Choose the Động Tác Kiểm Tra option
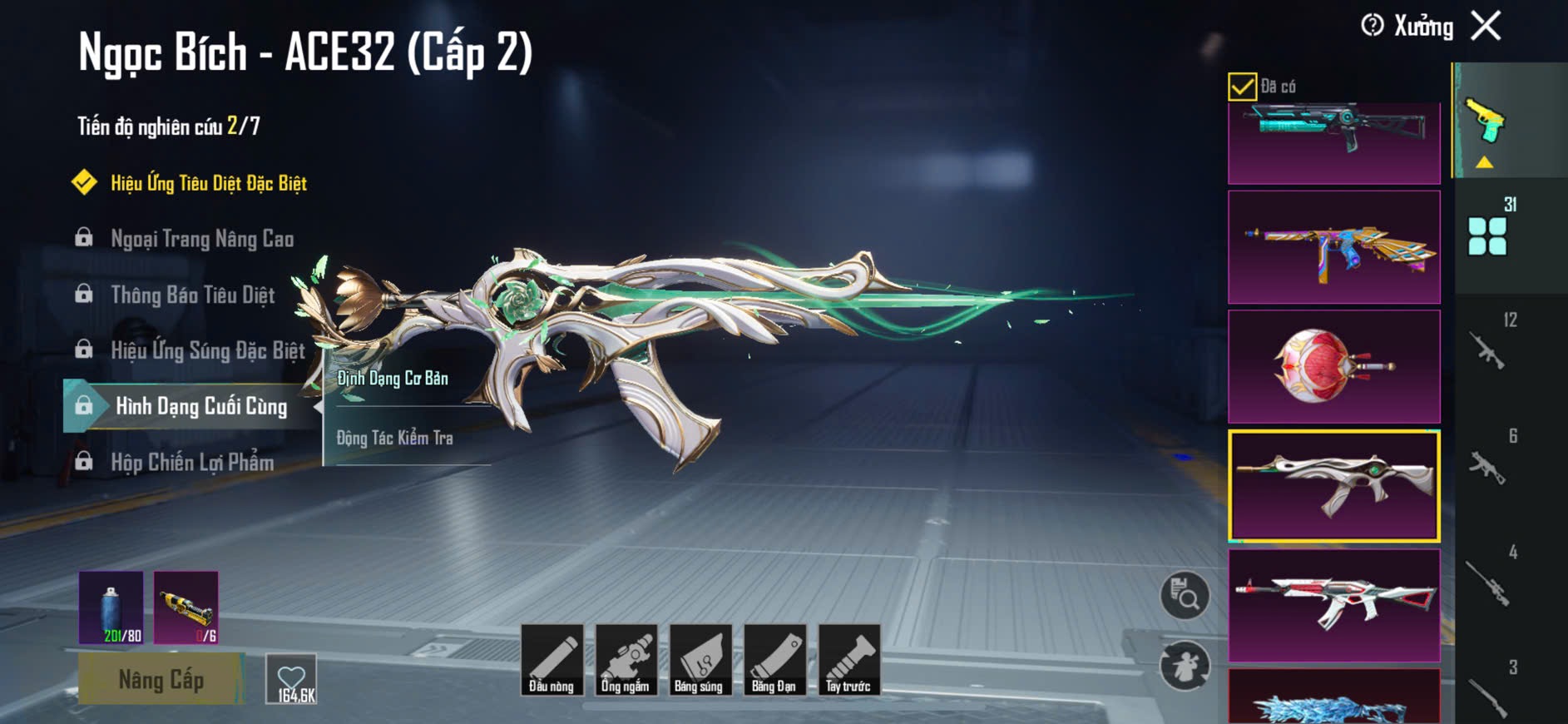The width and height of the screenshot is (1568, 724). 394,438
